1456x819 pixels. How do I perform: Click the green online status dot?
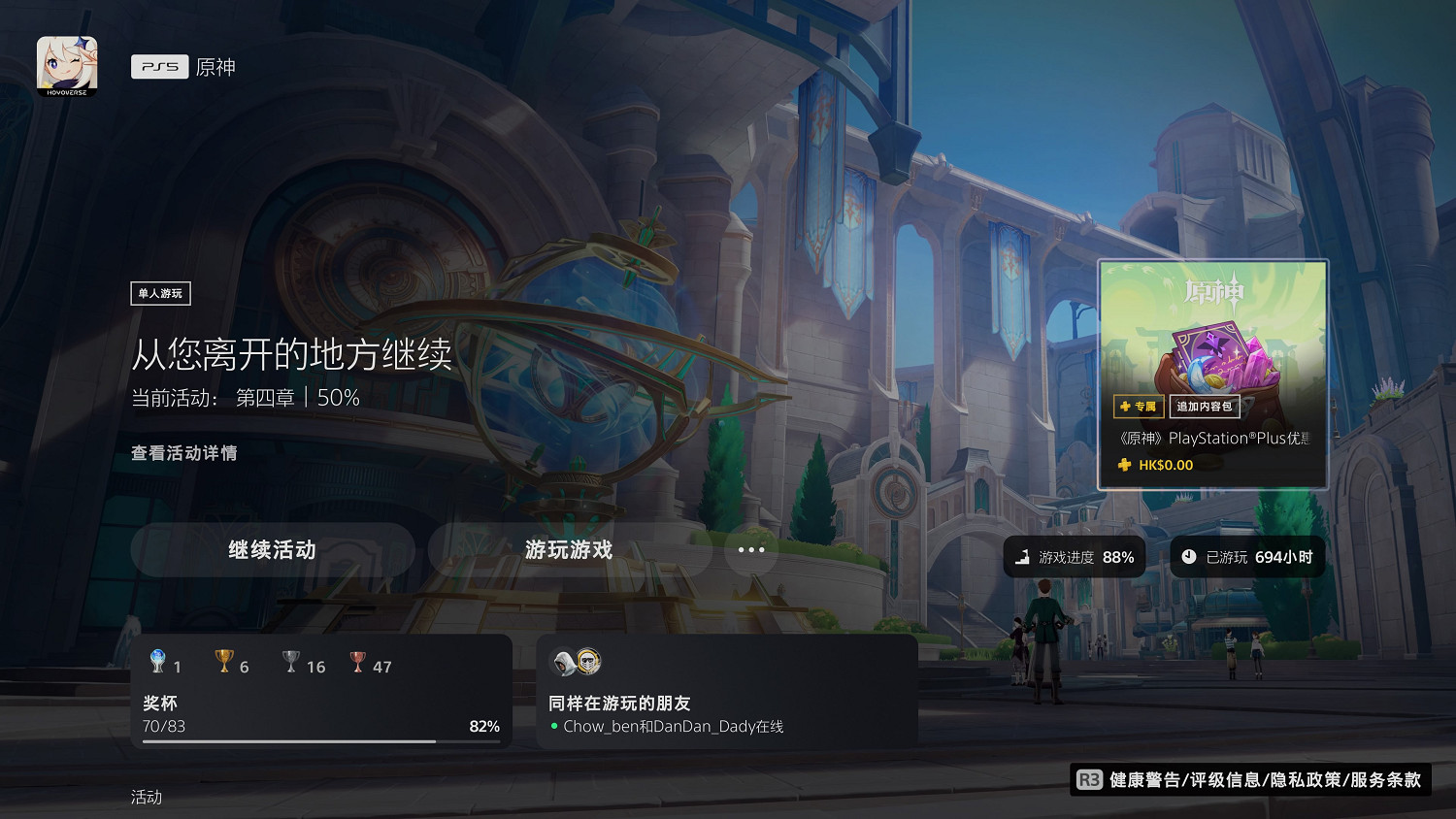pyautogui.click(x=555, y=726)
